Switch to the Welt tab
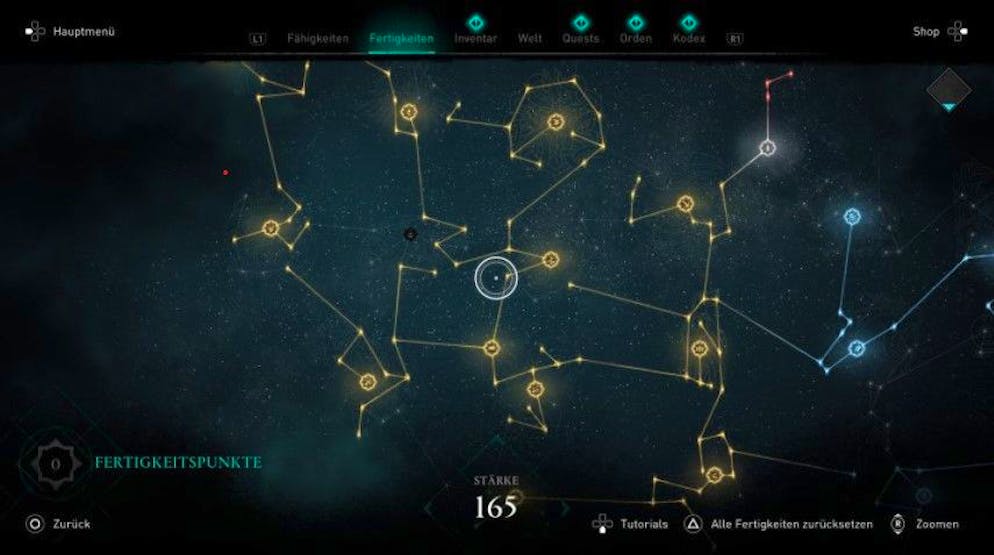The image size is (994, 555). point(530,39)
